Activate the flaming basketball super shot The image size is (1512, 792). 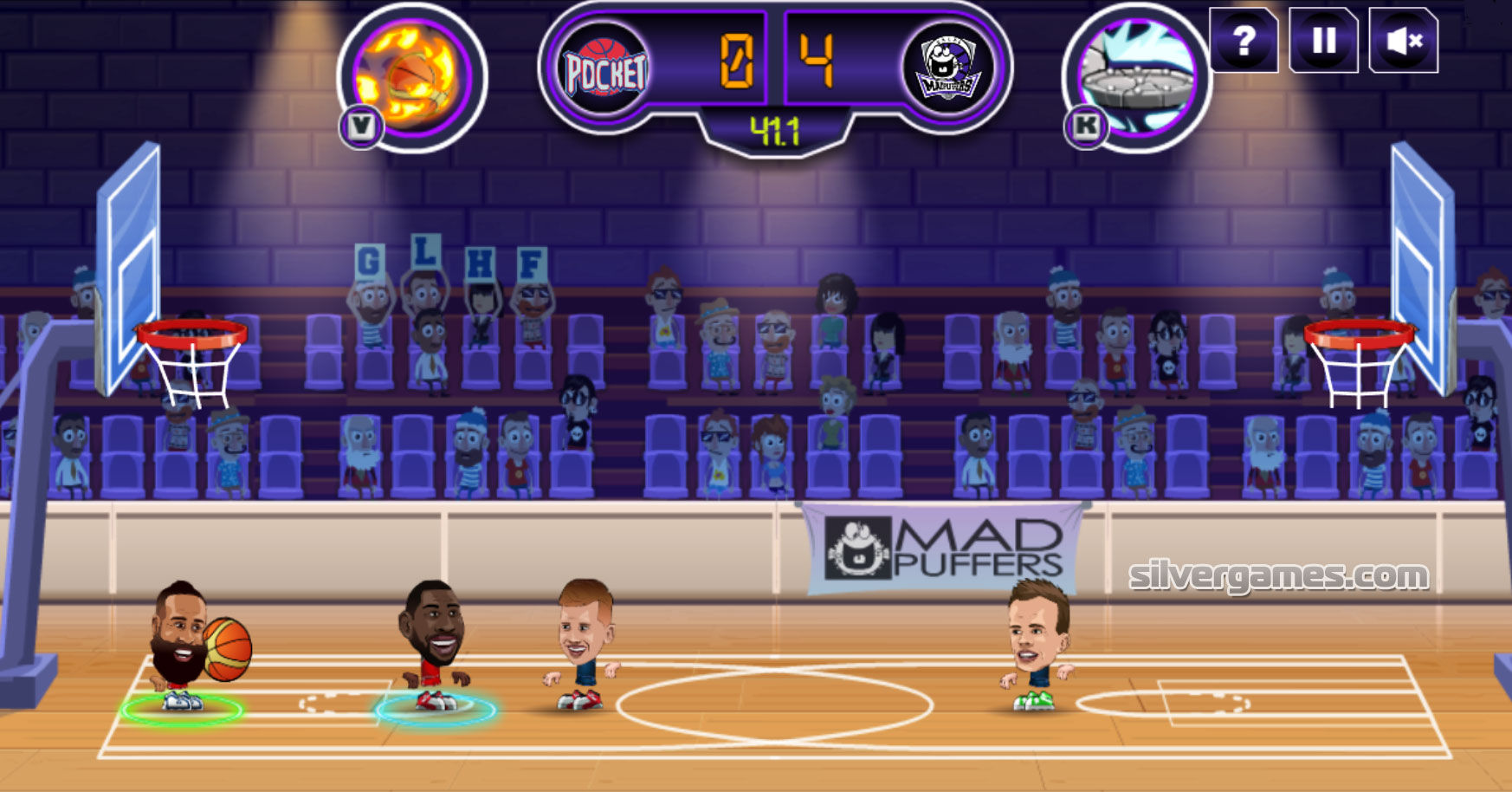(x=413, y=79)
